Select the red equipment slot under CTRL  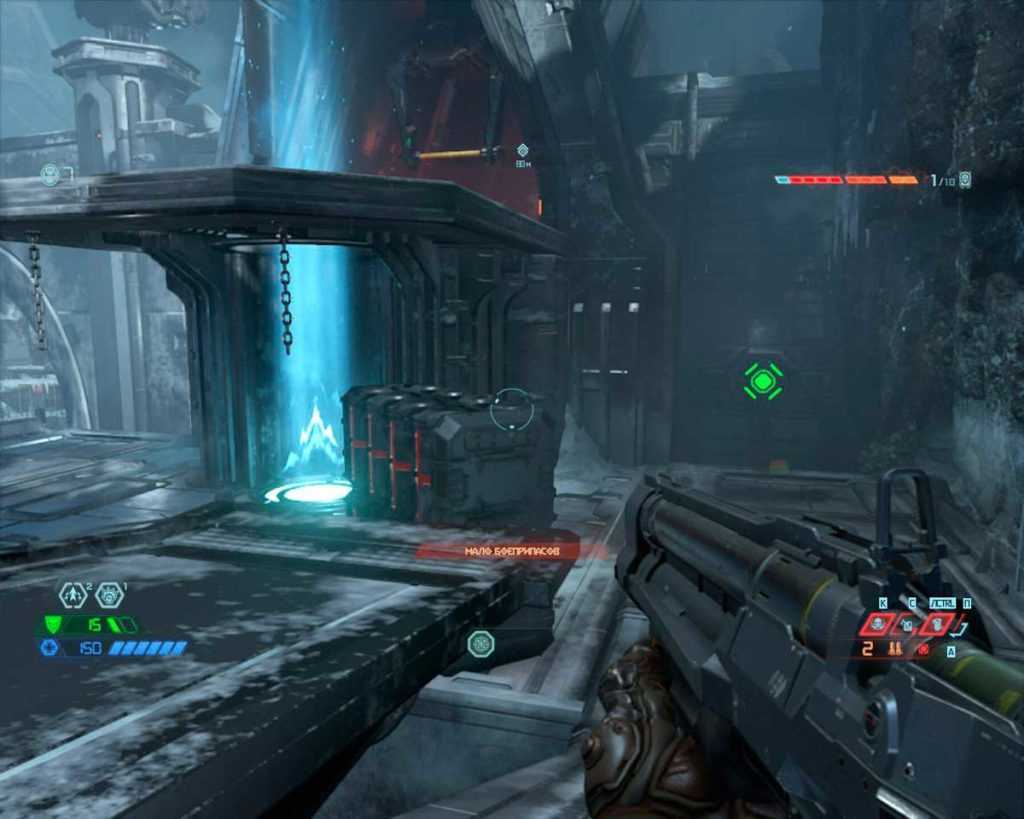pos(937,624)
